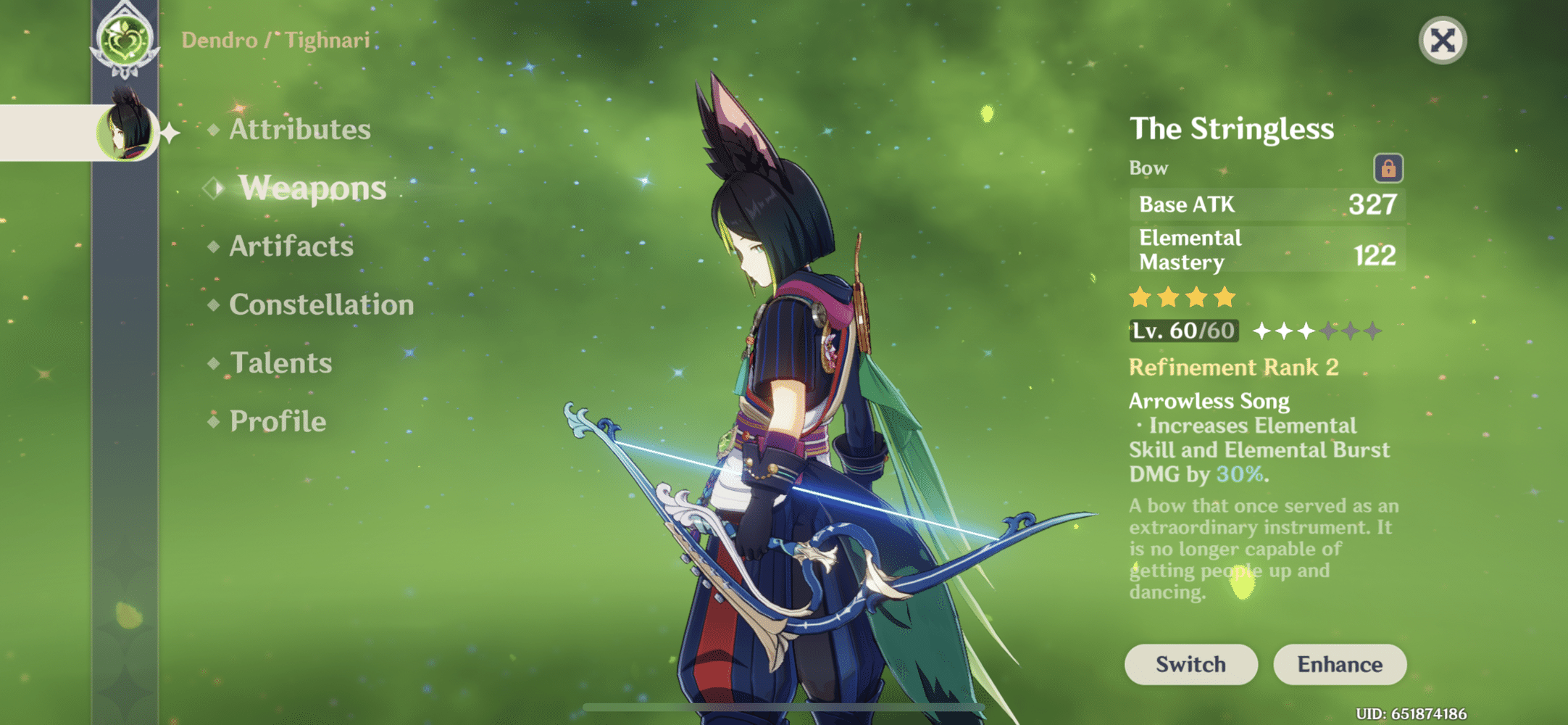This screenshot has width=1568, height=725.
Task: Click Refinement Rank 2 label
Action: click(x=1233, y=368)
